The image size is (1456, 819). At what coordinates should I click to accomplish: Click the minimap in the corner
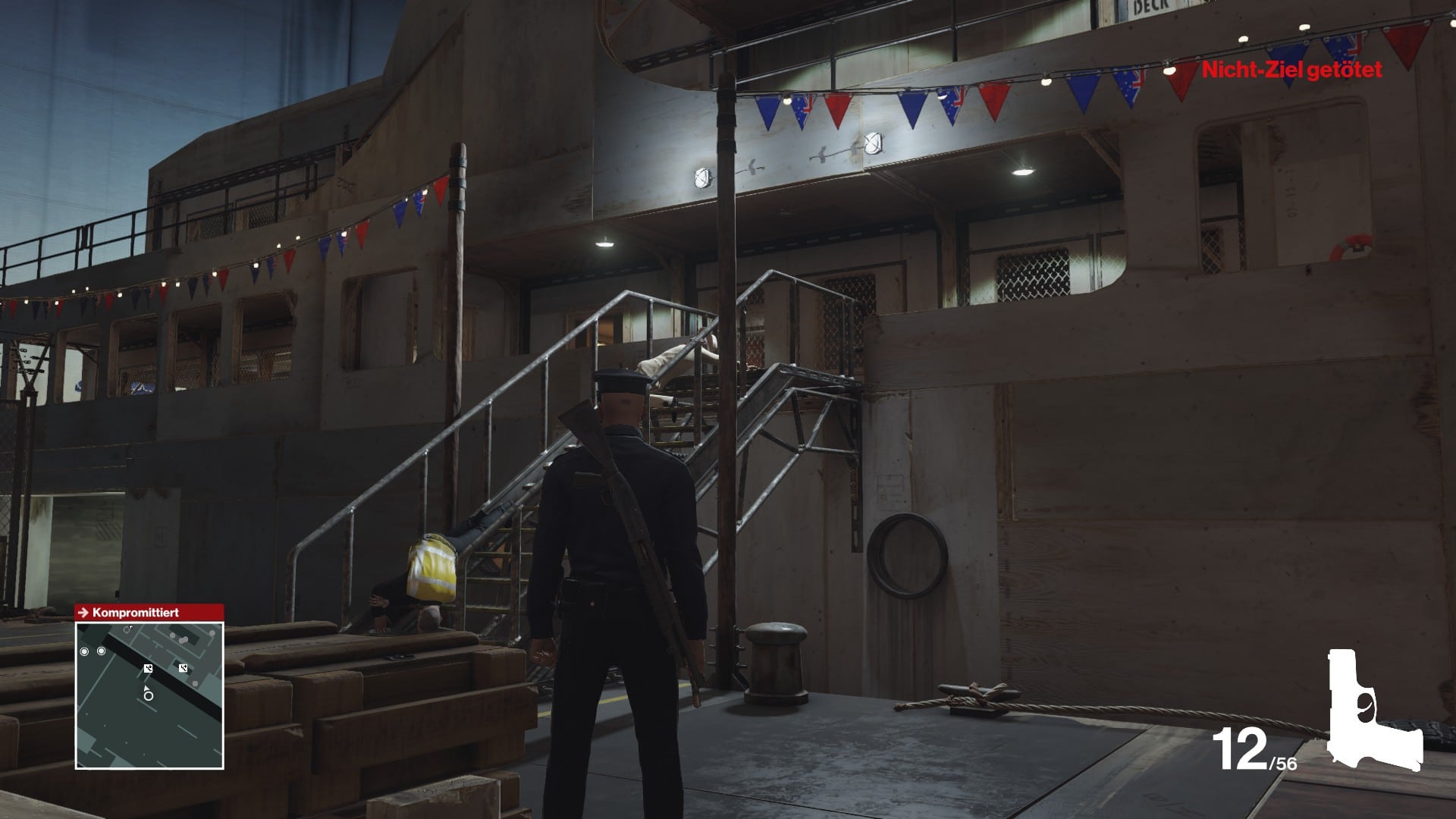point(149,695)
